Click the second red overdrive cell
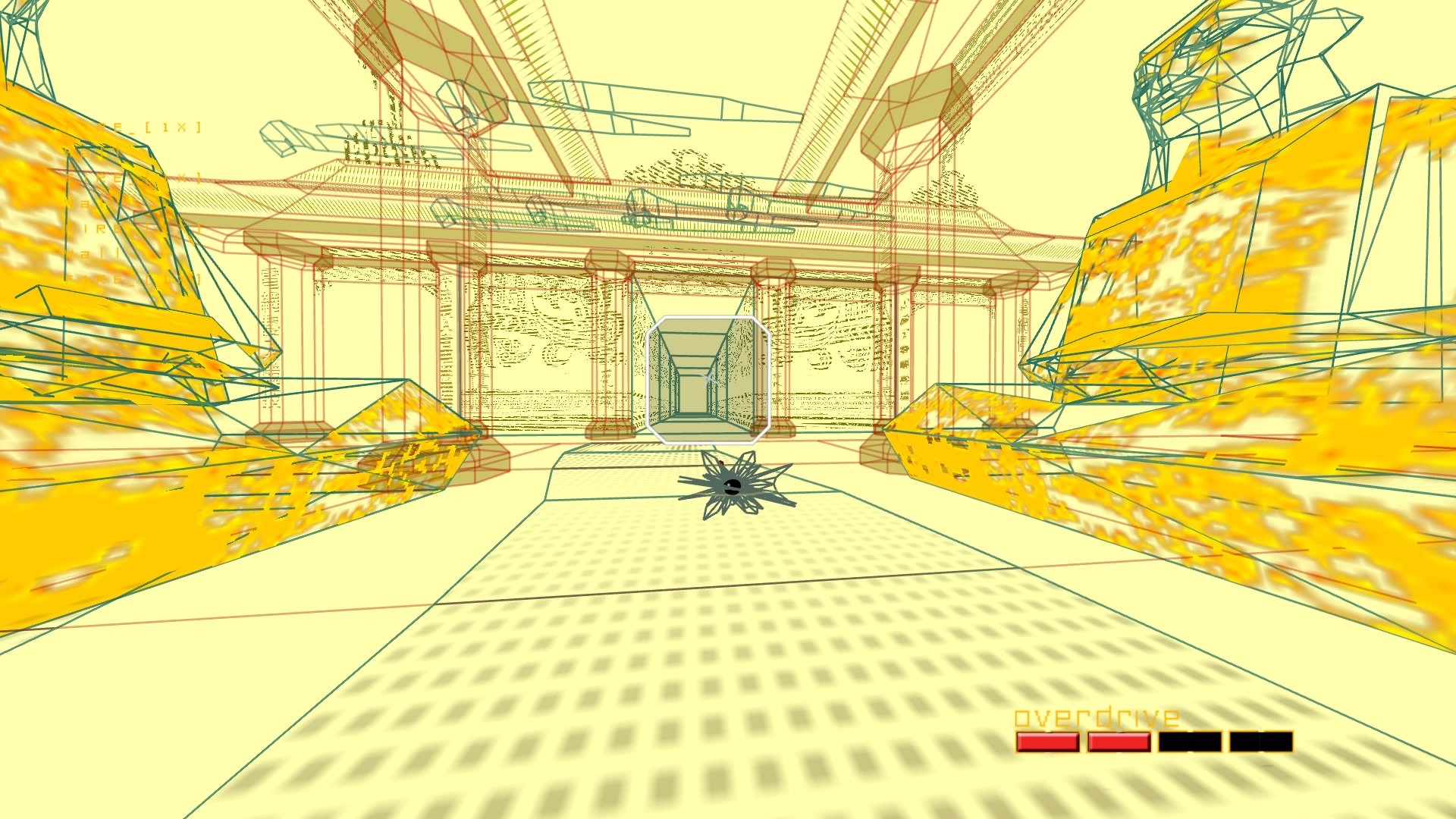Image resolution: width=1456 pixels, height=819 pixels. [x=1119, y=742]
